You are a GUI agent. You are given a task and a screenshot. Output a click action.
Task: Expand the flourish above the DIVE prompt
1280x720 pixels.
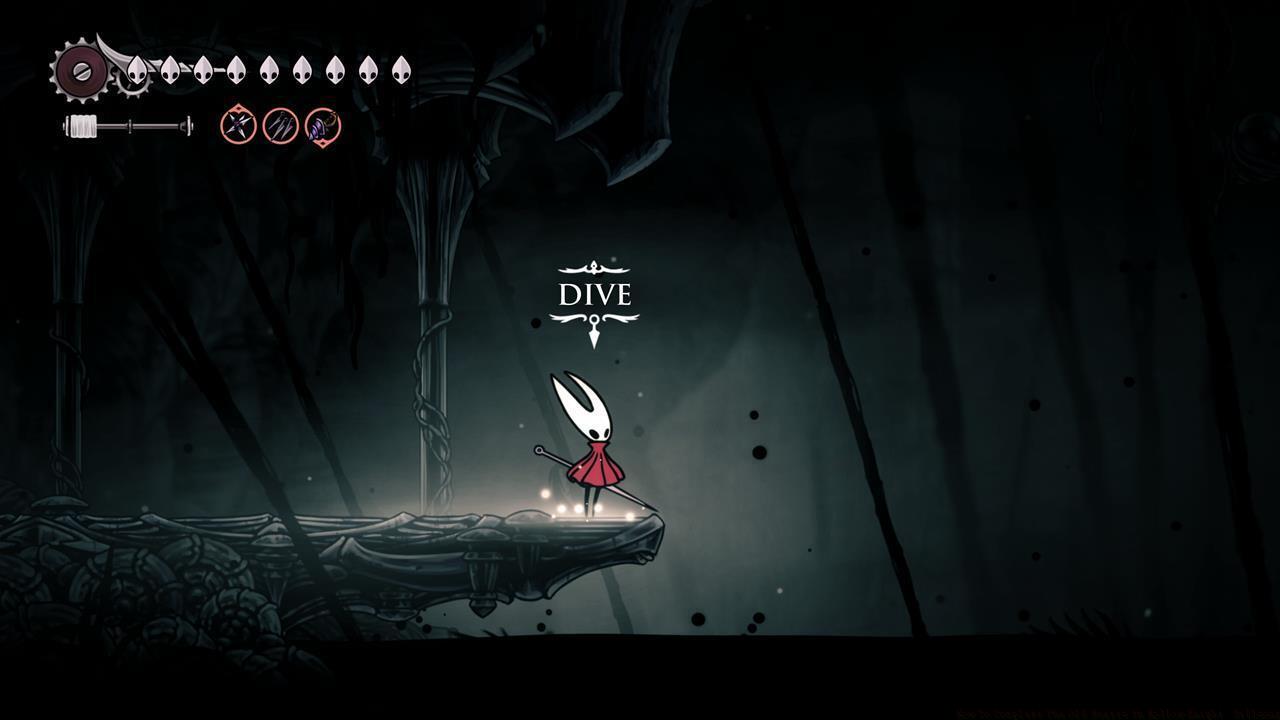click(594, 266)
